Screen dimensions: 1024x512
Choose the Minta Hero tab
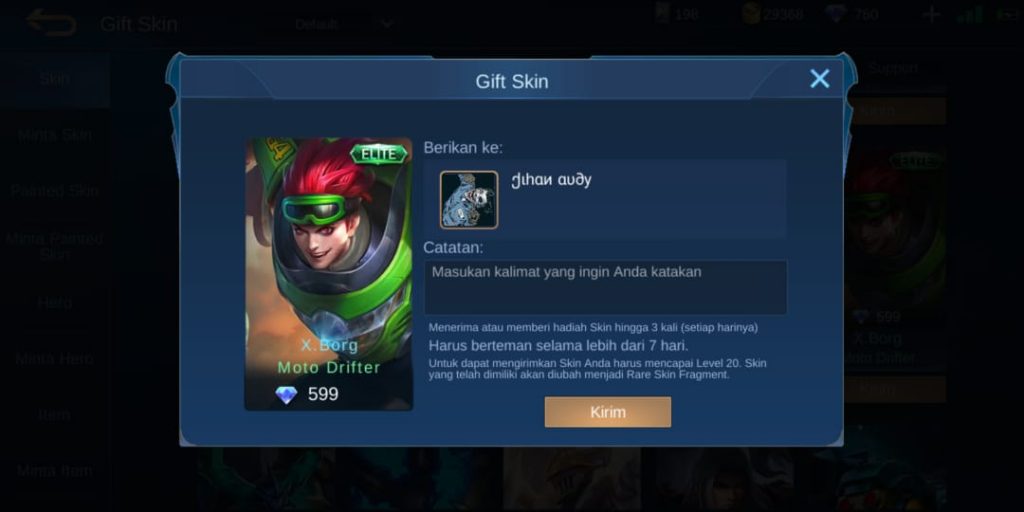coord(55,358)
